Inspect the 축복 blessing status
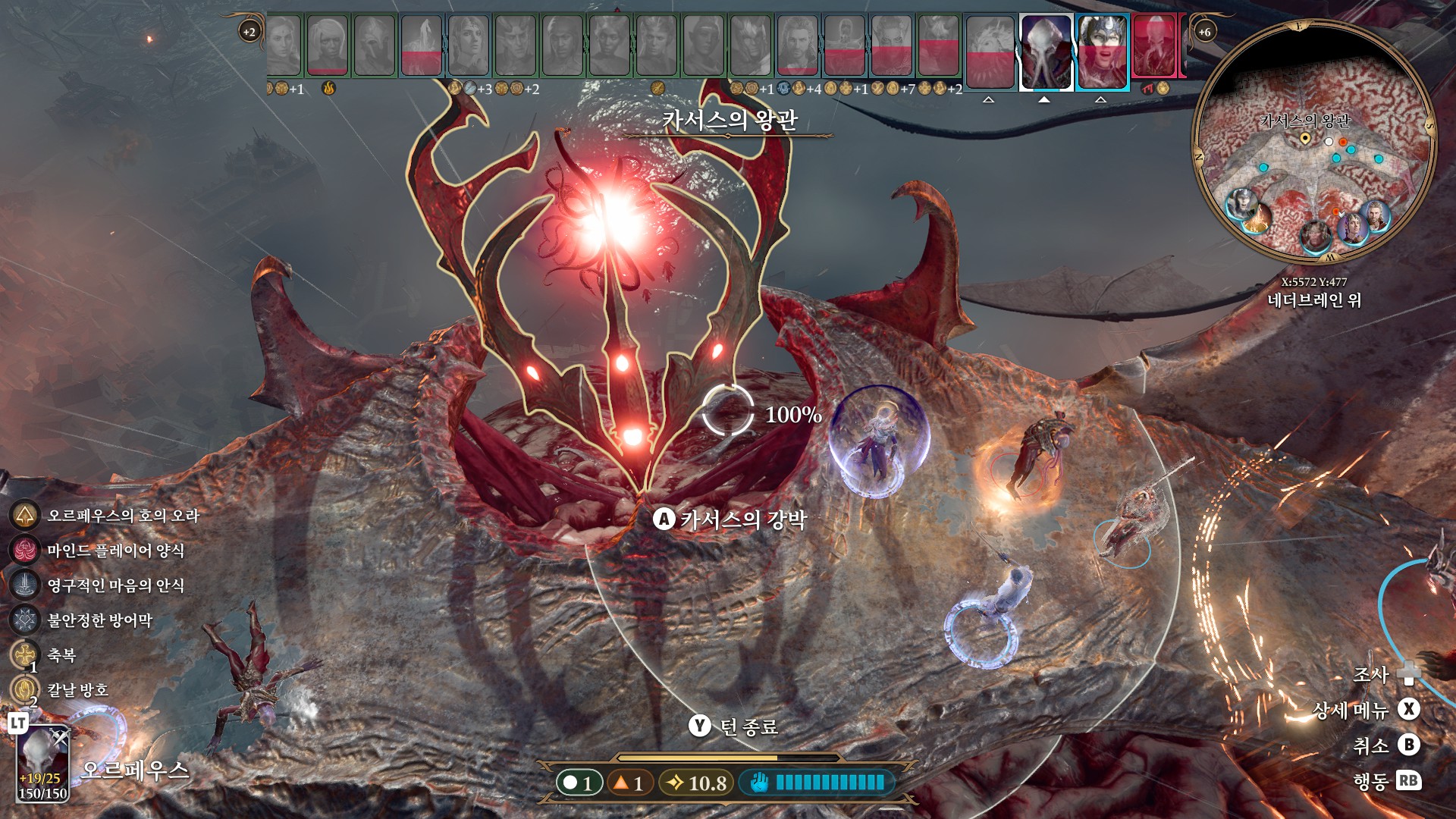Viewport: 1456px width, 819px height. click(x=25, y=654)
